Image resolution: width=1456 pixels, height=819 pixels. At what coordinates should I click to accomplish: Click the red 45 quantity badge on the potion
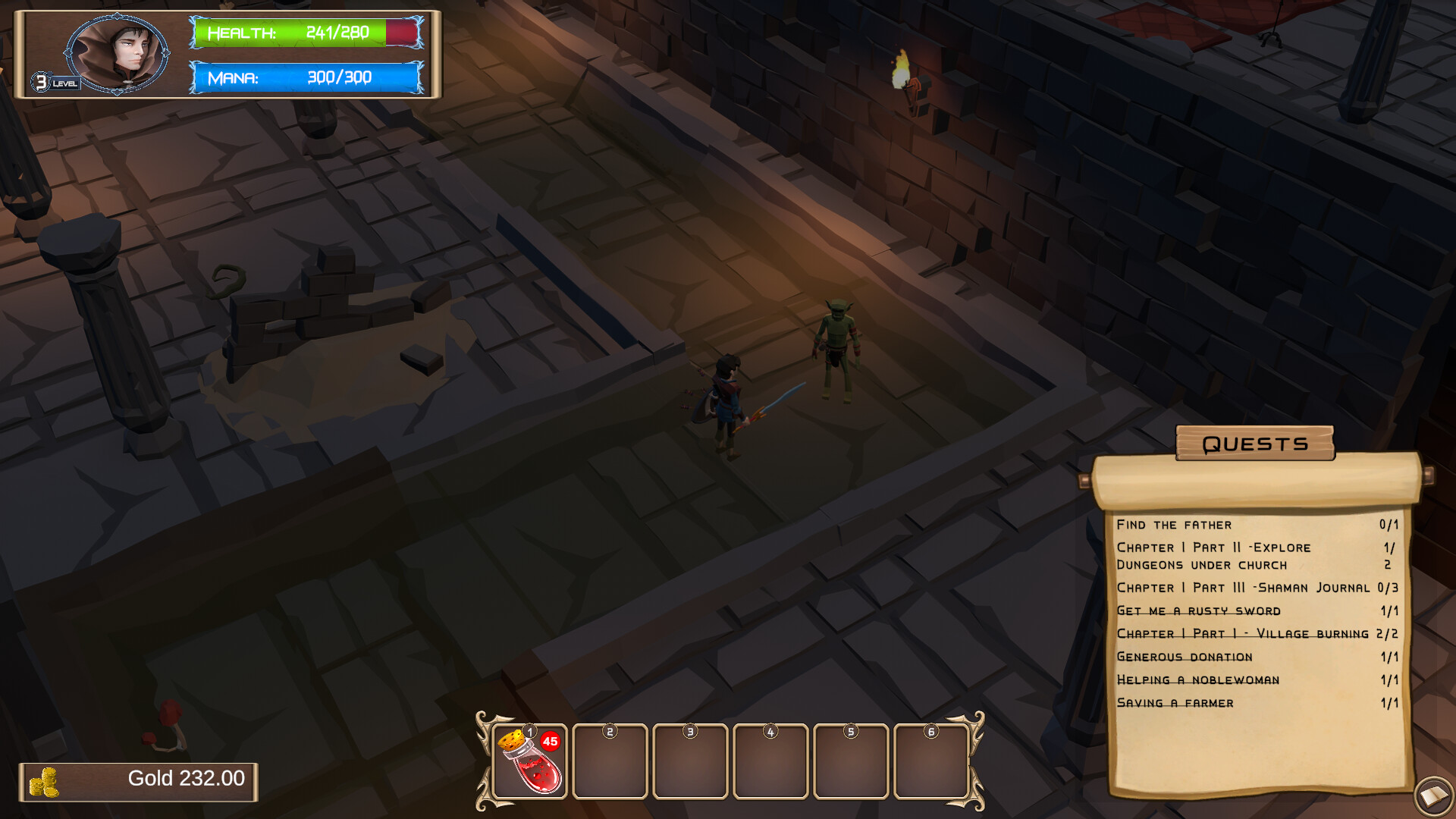point(551,740)
